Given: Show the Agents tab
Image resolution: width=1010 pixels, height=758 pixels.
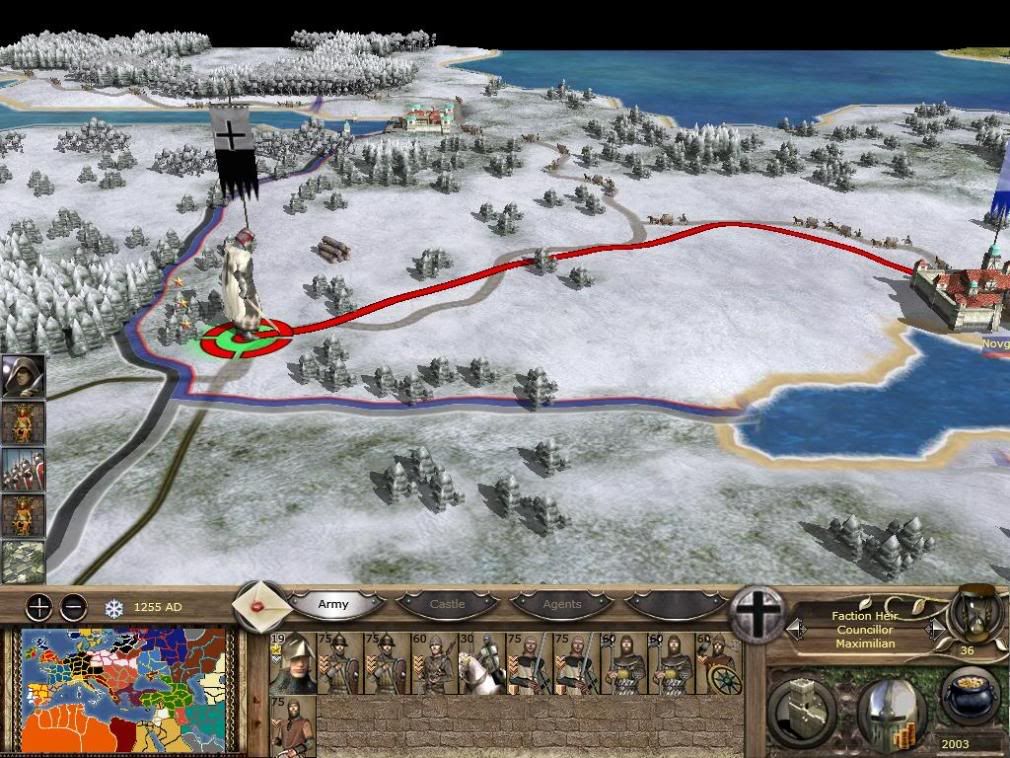Looking at the screenshot, I should click(x=562, y=605).
